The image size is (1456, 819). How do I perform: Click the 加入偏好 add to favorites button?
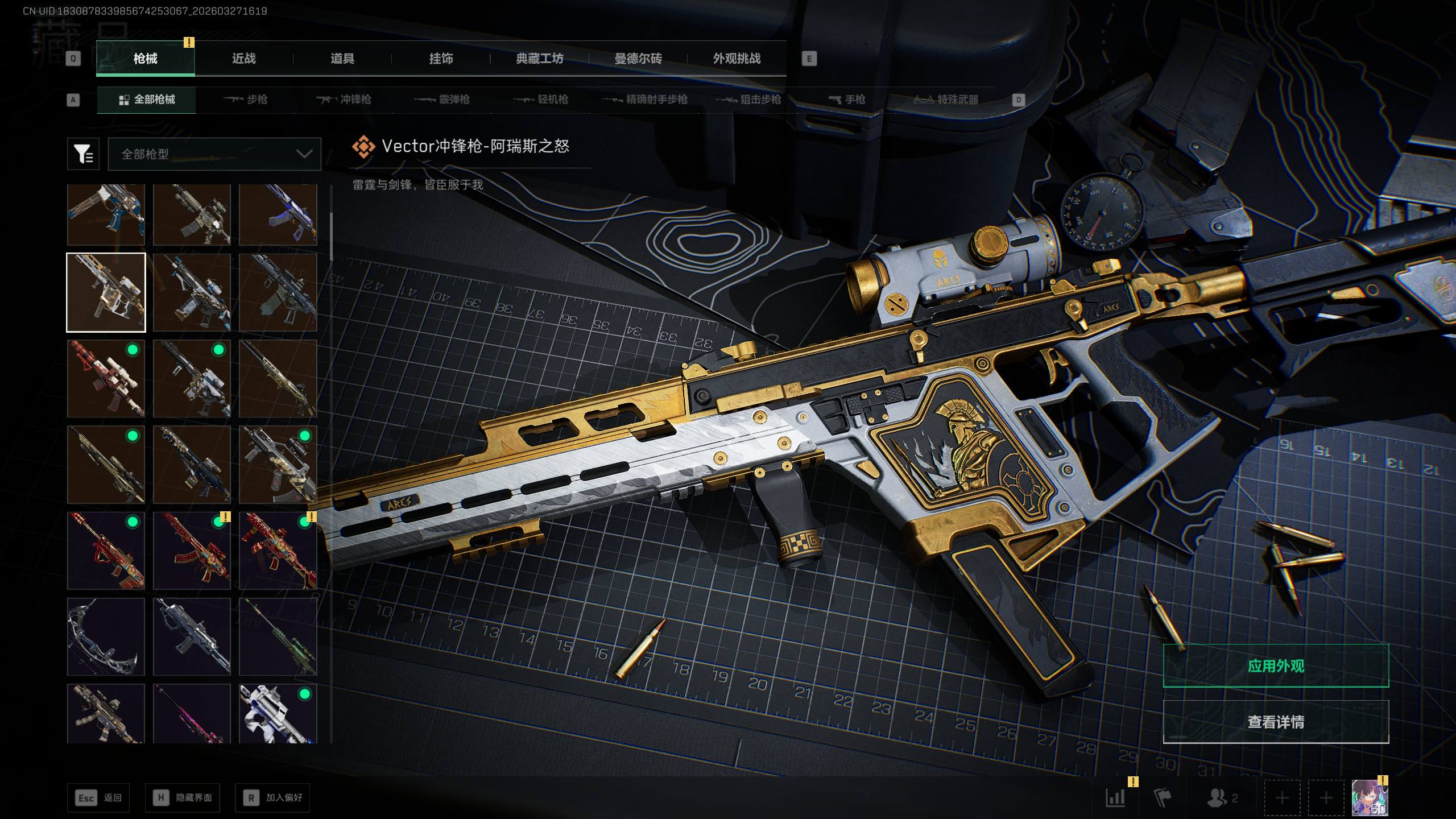272,798
